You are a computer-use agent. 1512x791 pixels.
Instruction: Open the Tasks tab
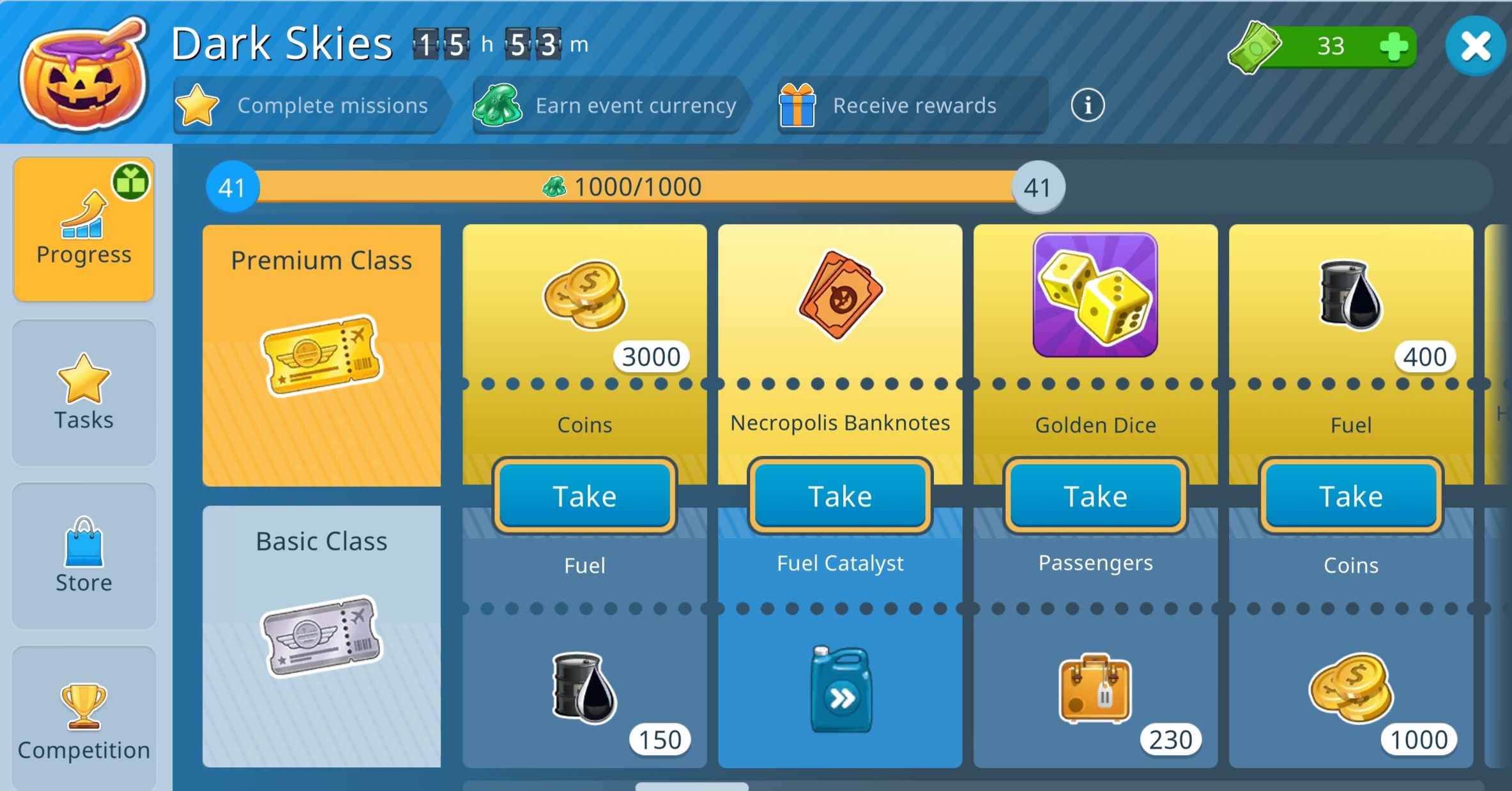tap(84, 393)
